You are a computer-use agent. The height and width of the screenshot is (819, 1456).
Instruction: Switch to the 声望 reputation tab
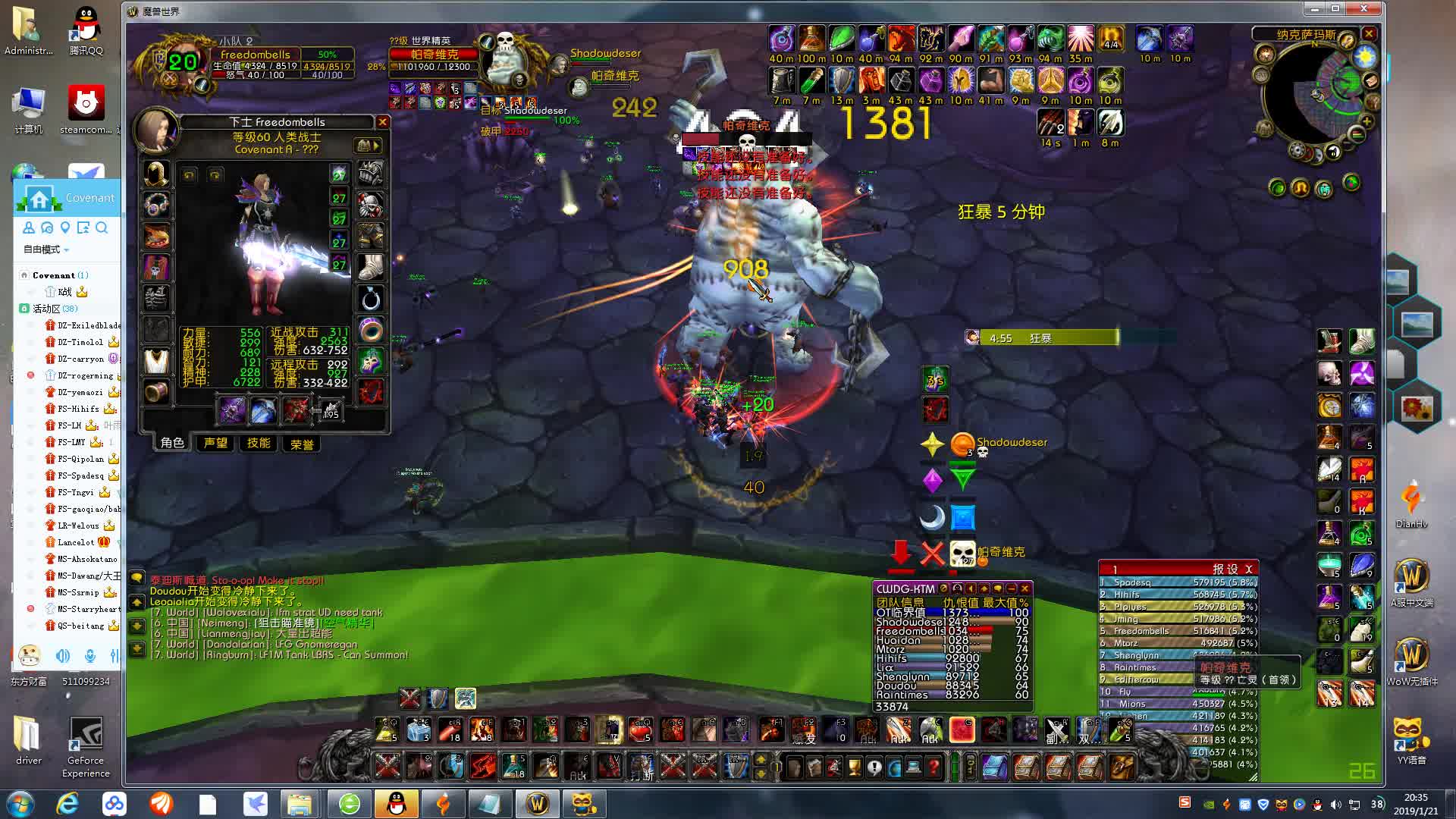[215, 444]
